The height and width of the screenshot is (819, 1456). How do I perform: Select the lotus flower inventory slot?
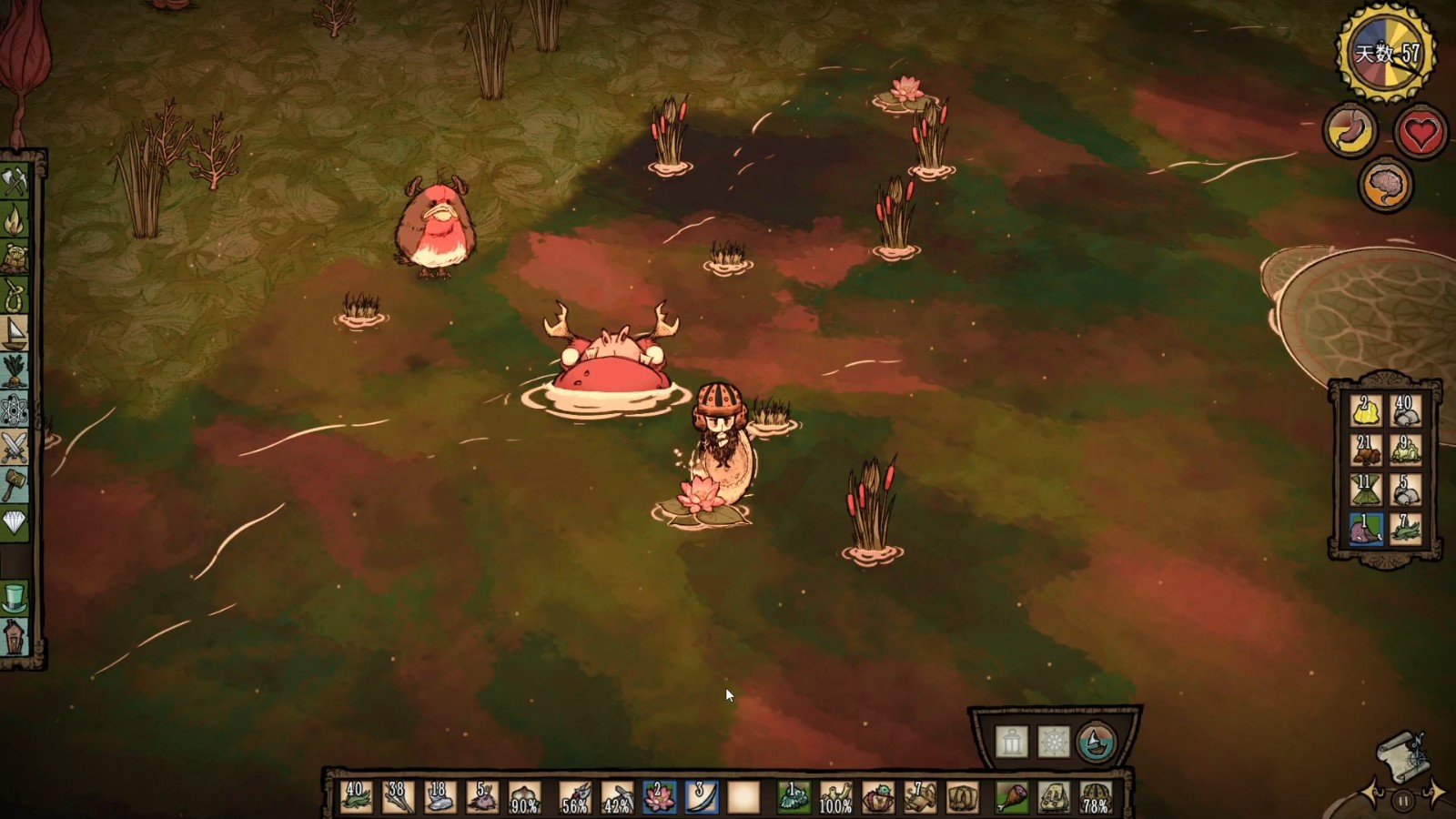click(x=657, y=796)
